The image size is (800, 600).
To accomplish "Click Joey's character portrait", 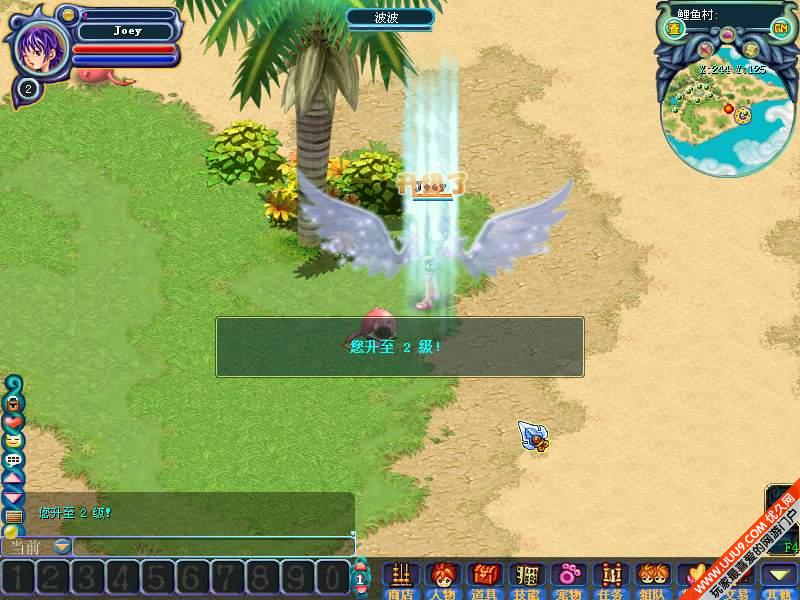I will tap(40, 44).
